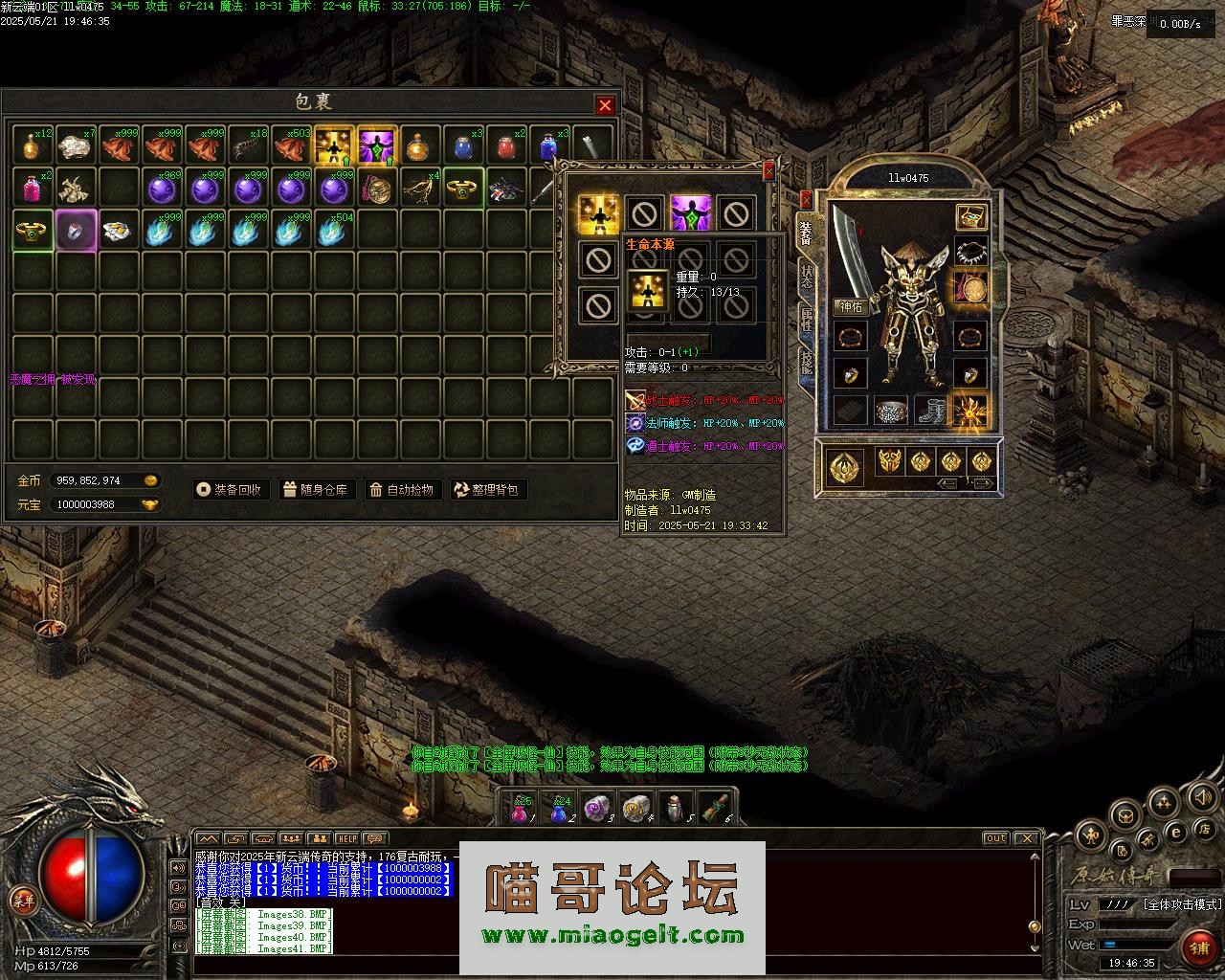Open the 随身仓库 portable warehouse
The height and width of the screenshot is (980, 1225).
pyautogui.click(x=316, y=490)
